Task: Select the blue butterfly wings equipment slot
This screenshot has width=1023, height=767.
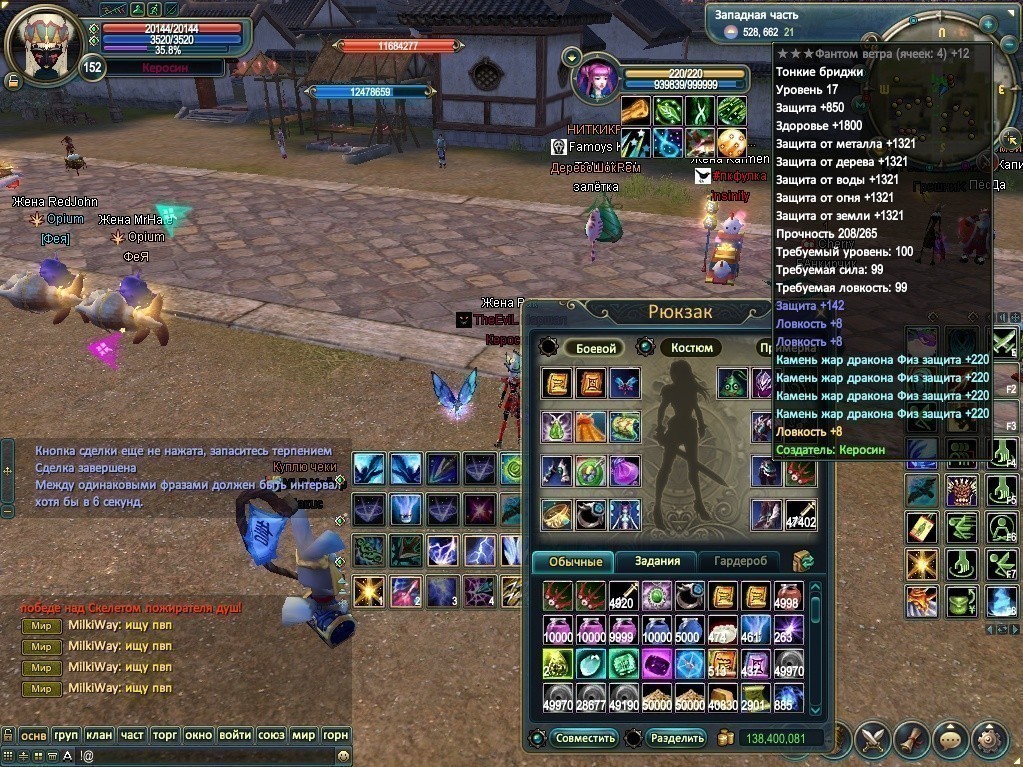Action: [625, 383]
